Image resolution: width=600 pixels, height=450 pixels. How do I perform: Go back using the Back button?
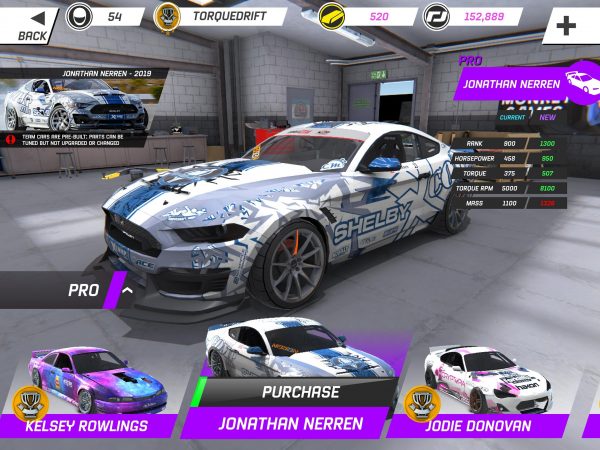coord(30,22)
